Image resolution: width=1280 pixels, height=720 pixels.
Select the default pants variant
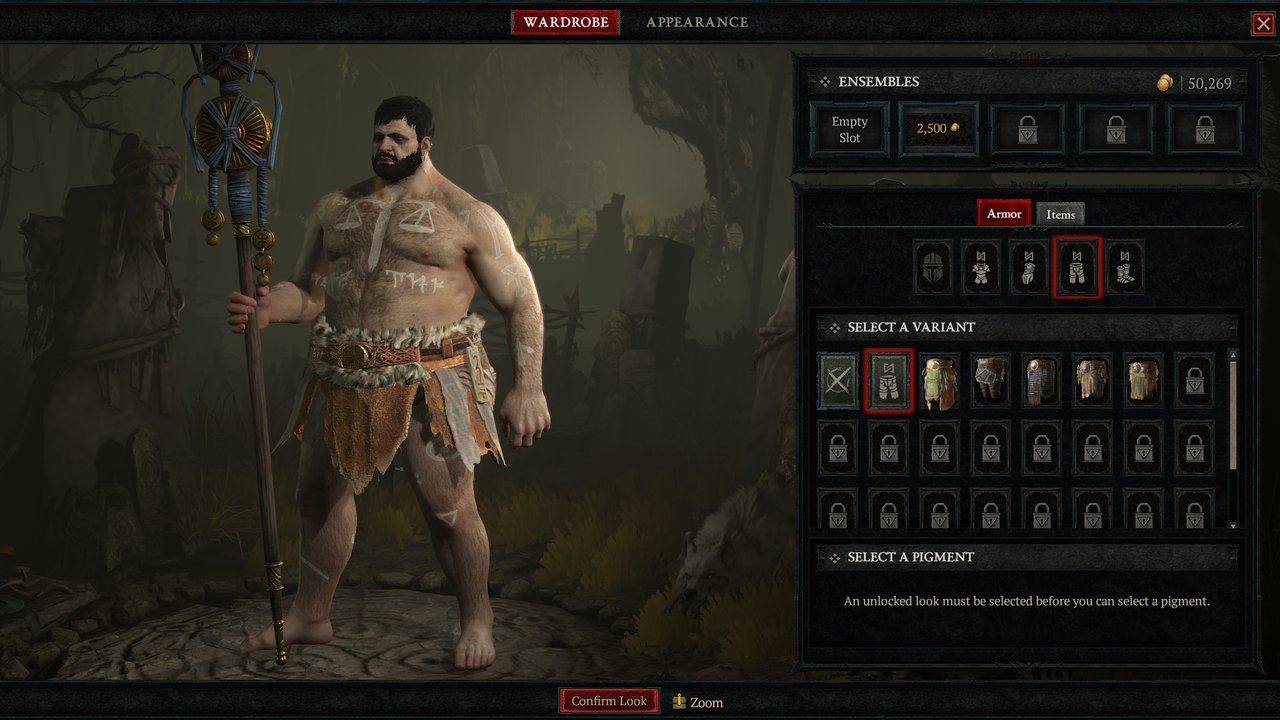pos(889,381)
